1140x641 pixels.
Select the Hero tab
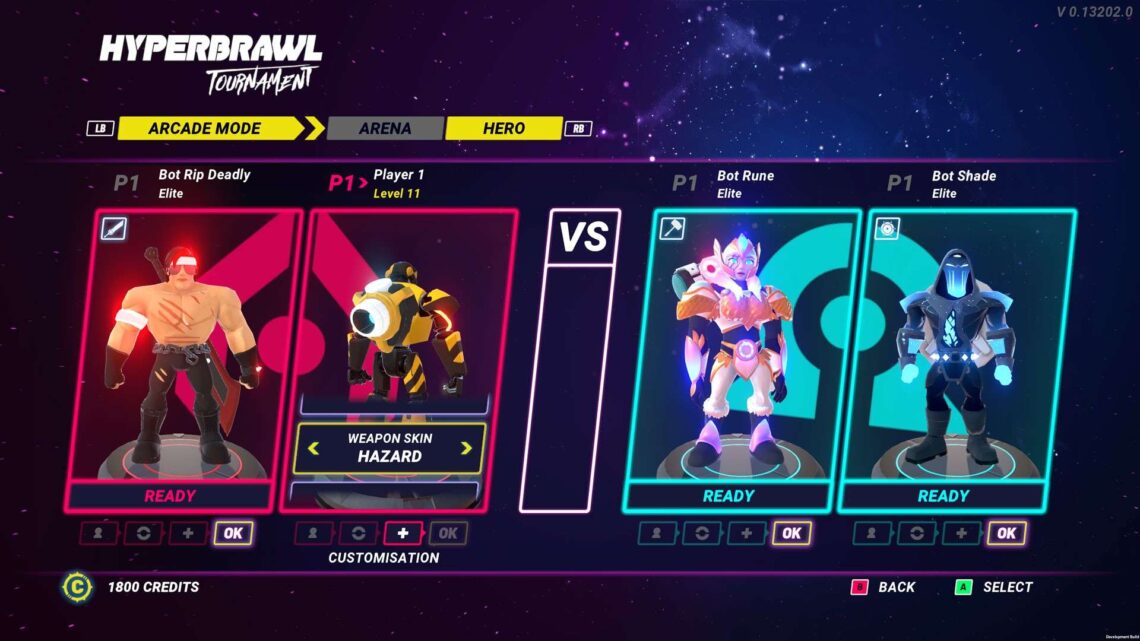[x=503, y=128]
